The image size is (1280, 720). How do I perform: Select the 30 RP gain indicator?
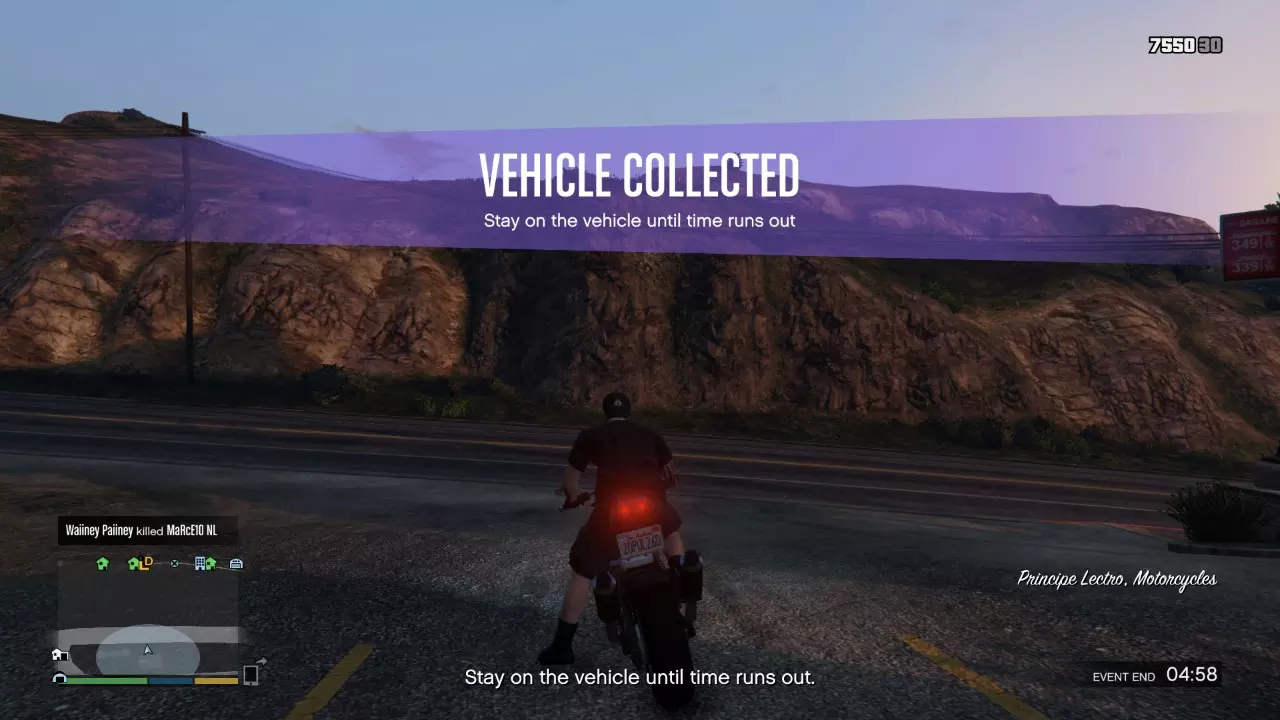(1211, 46)
